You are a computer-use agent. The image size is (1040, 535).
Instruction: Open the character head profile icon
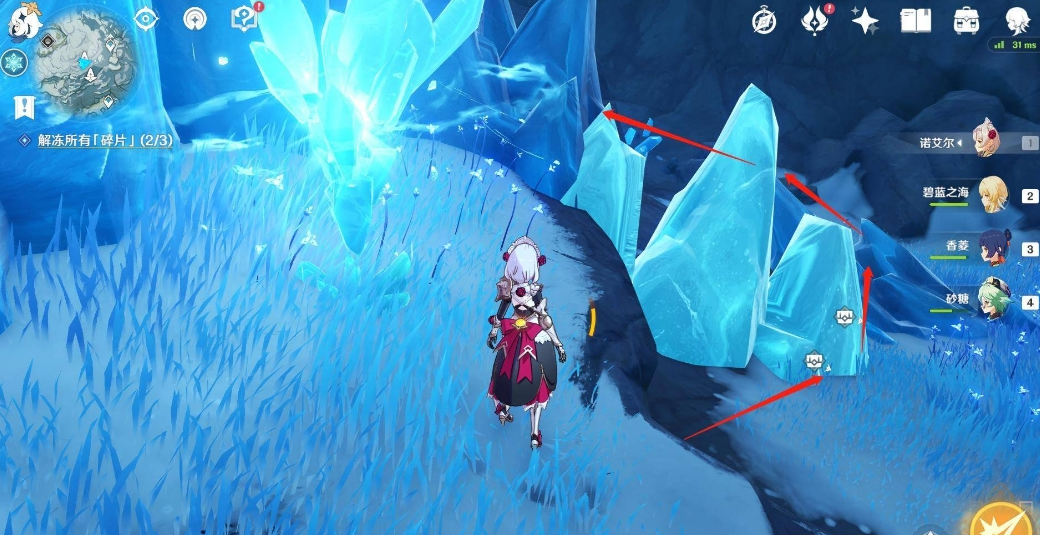click(1016, 20)
